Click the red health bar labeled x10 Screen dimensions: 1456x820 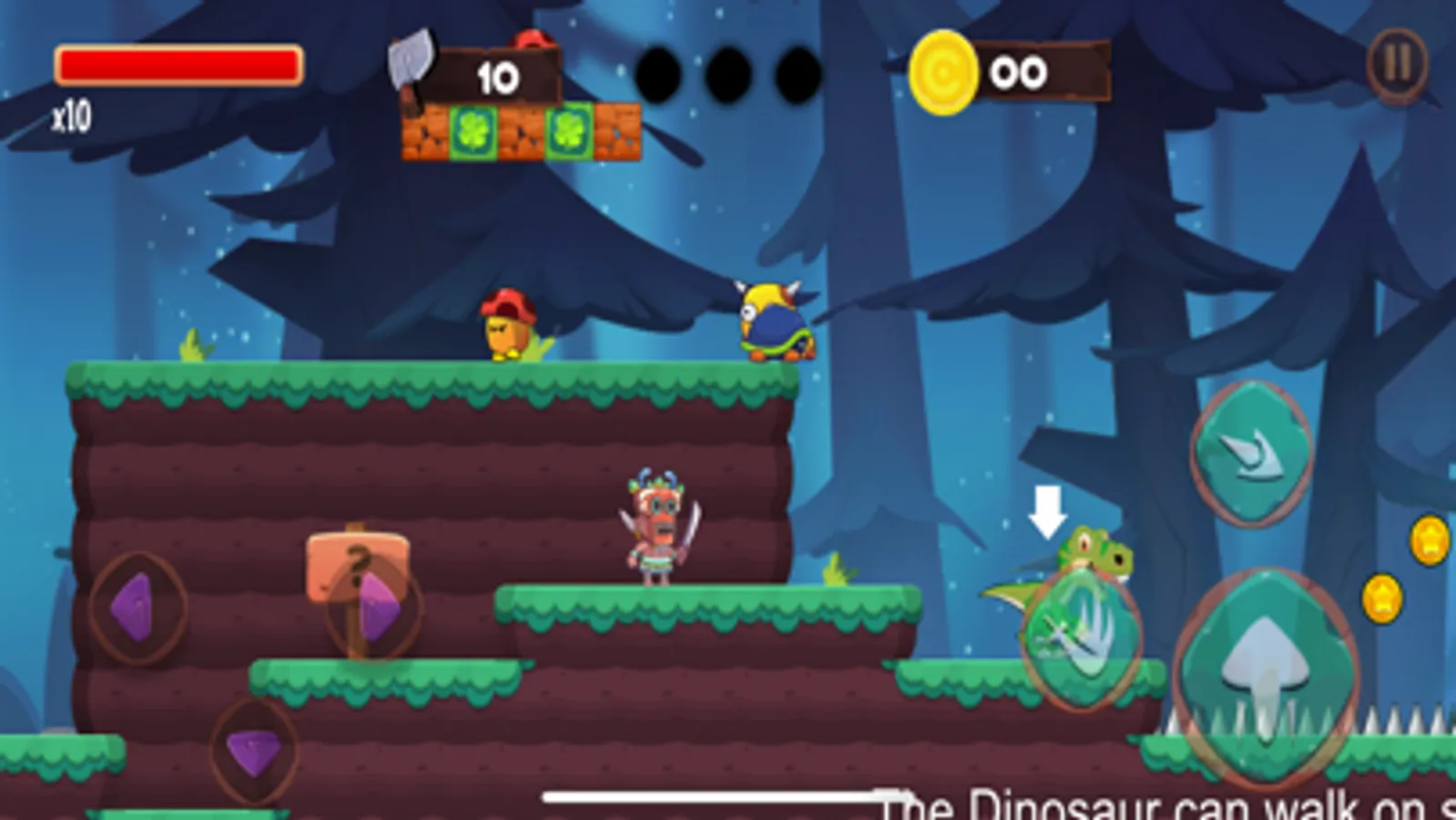coord(178,64)
